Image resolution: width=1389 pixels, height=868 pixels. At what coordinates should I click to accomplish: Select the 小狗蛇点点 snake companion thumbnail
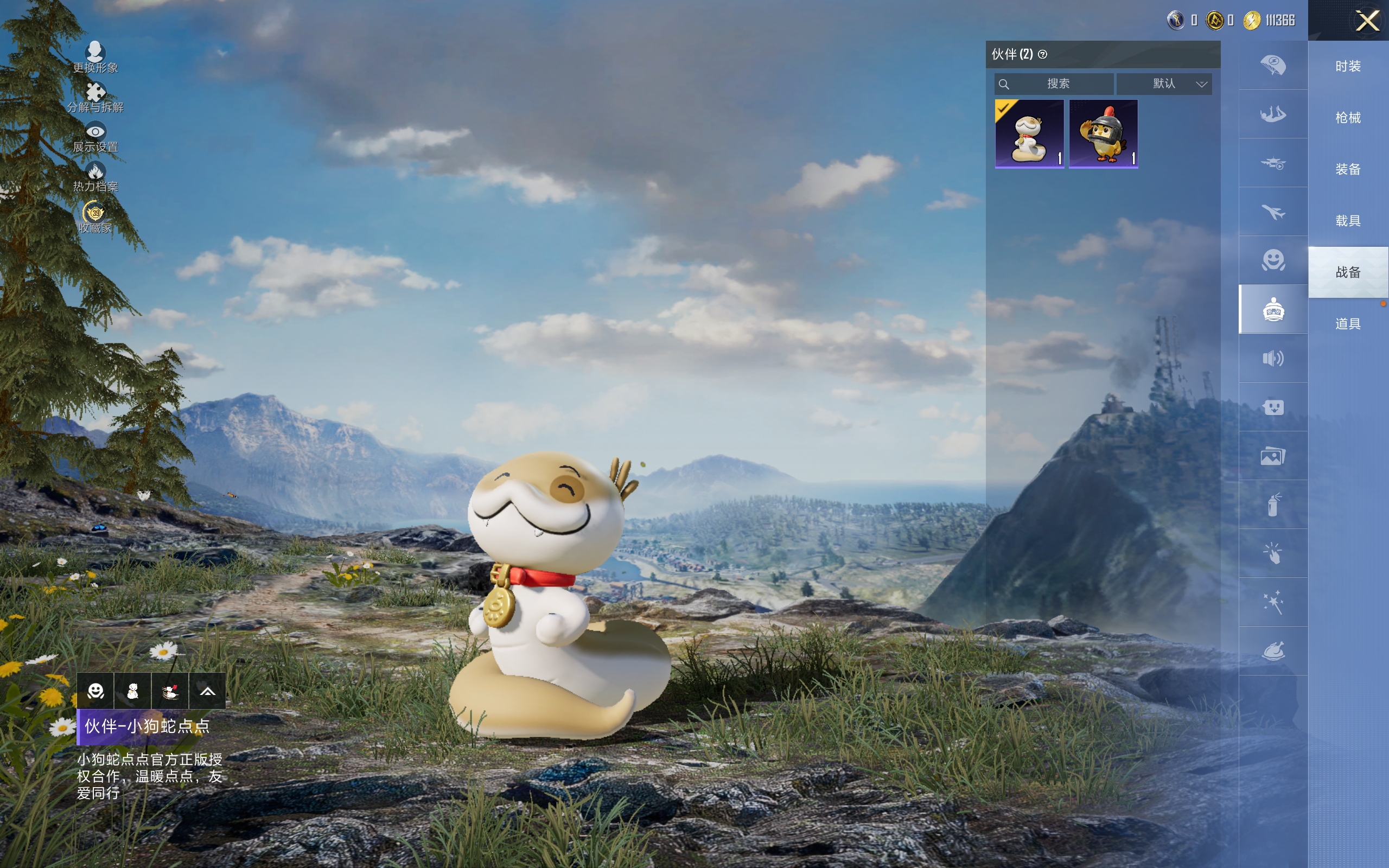[1029, 134]
